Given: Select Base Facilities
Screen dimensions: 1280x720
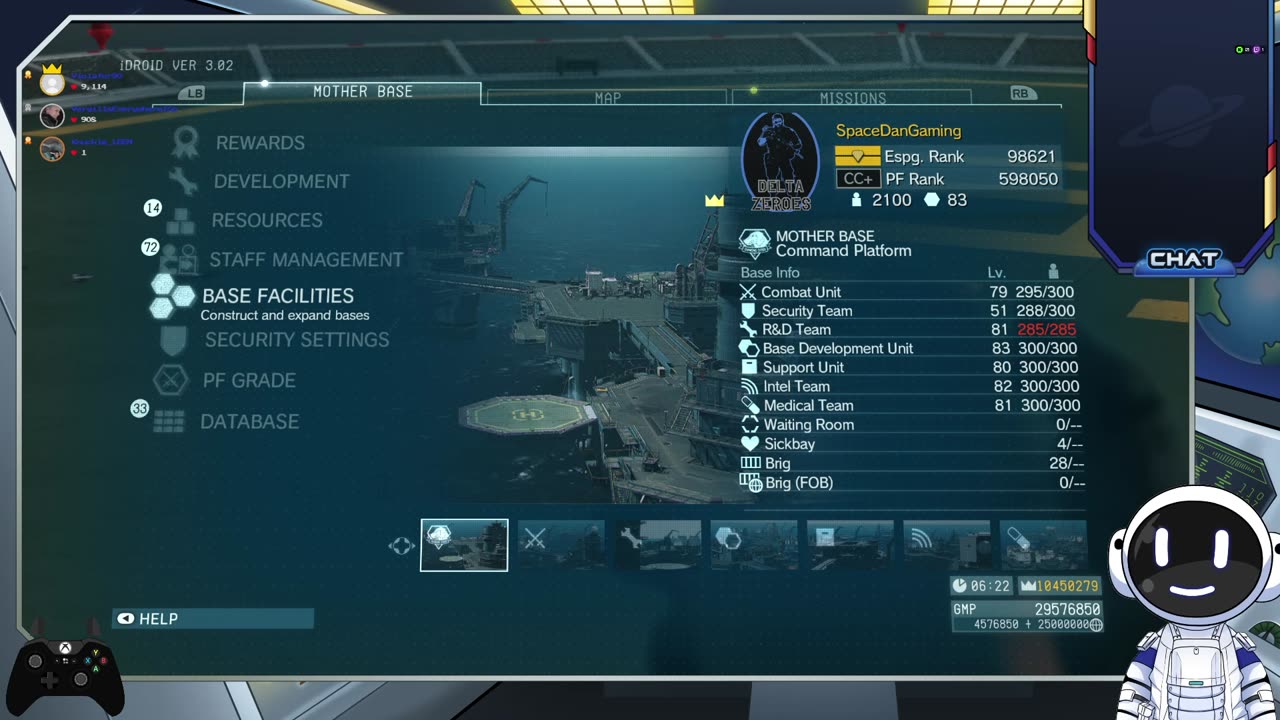Looking at the screenshot, I should [277, 296].
